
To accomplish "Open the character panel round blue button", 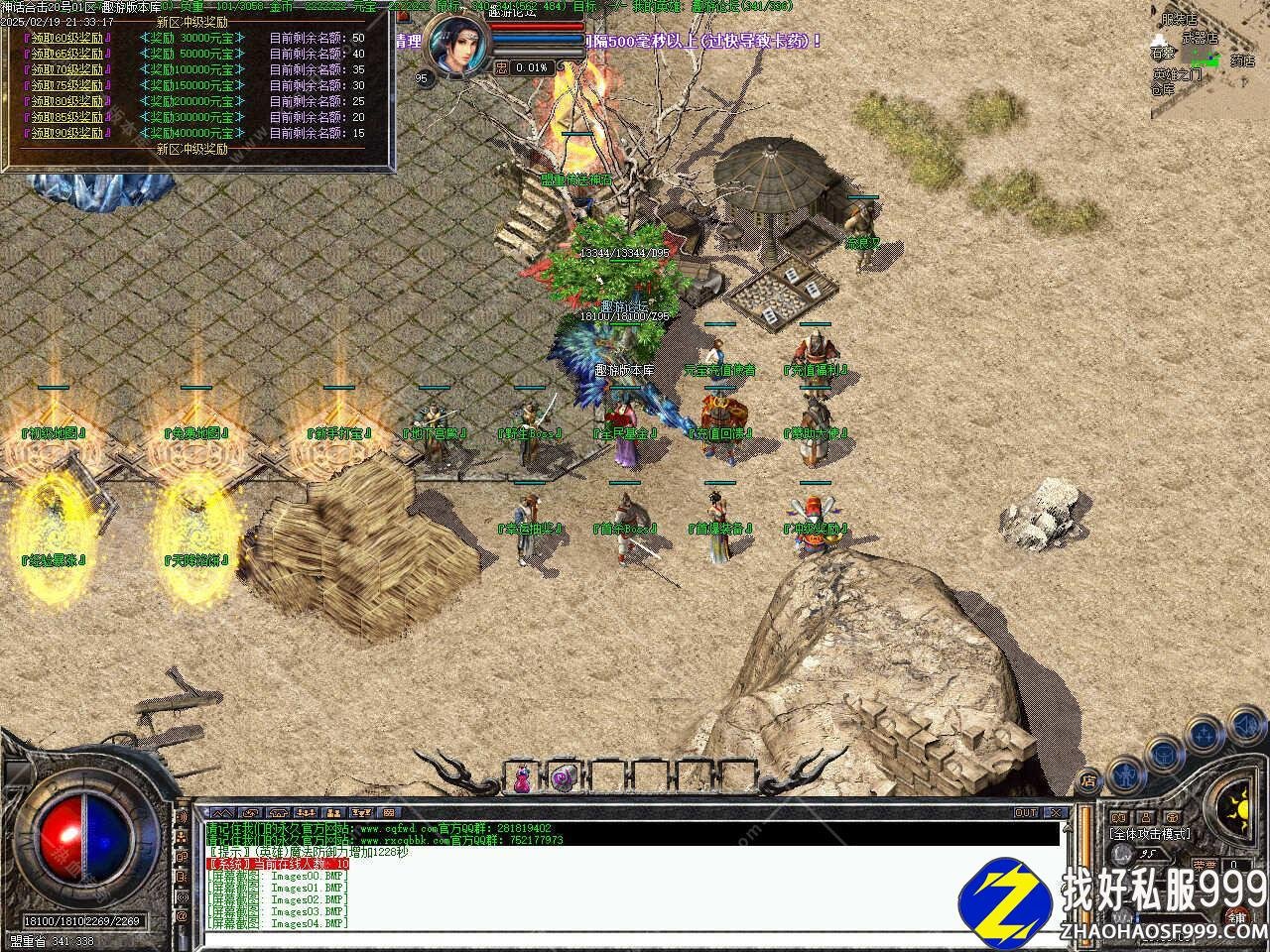I will [1124, 772].
